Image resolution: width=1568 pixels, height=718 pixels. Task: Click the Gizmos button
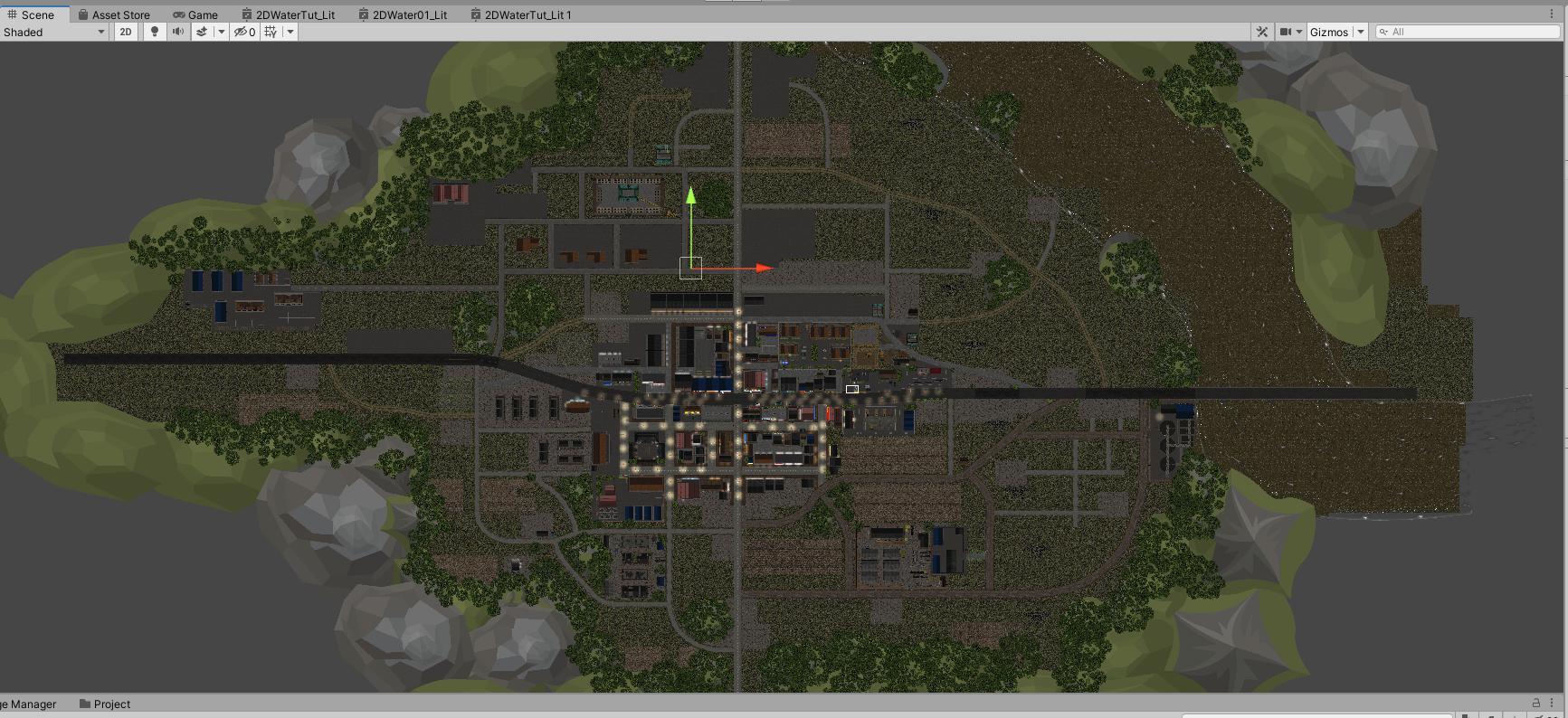tap(1330, 32)
